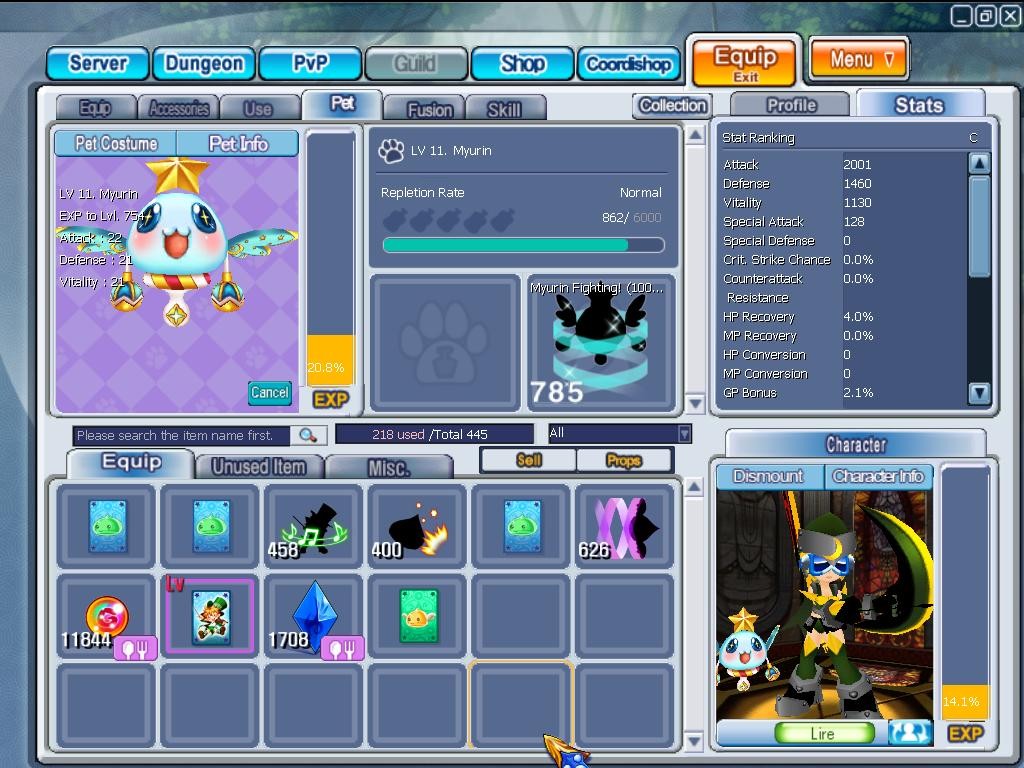The height and width of the screenshot is (768, 1024).
Task: Dismount the character's pet
Action: tap(769, 476)
